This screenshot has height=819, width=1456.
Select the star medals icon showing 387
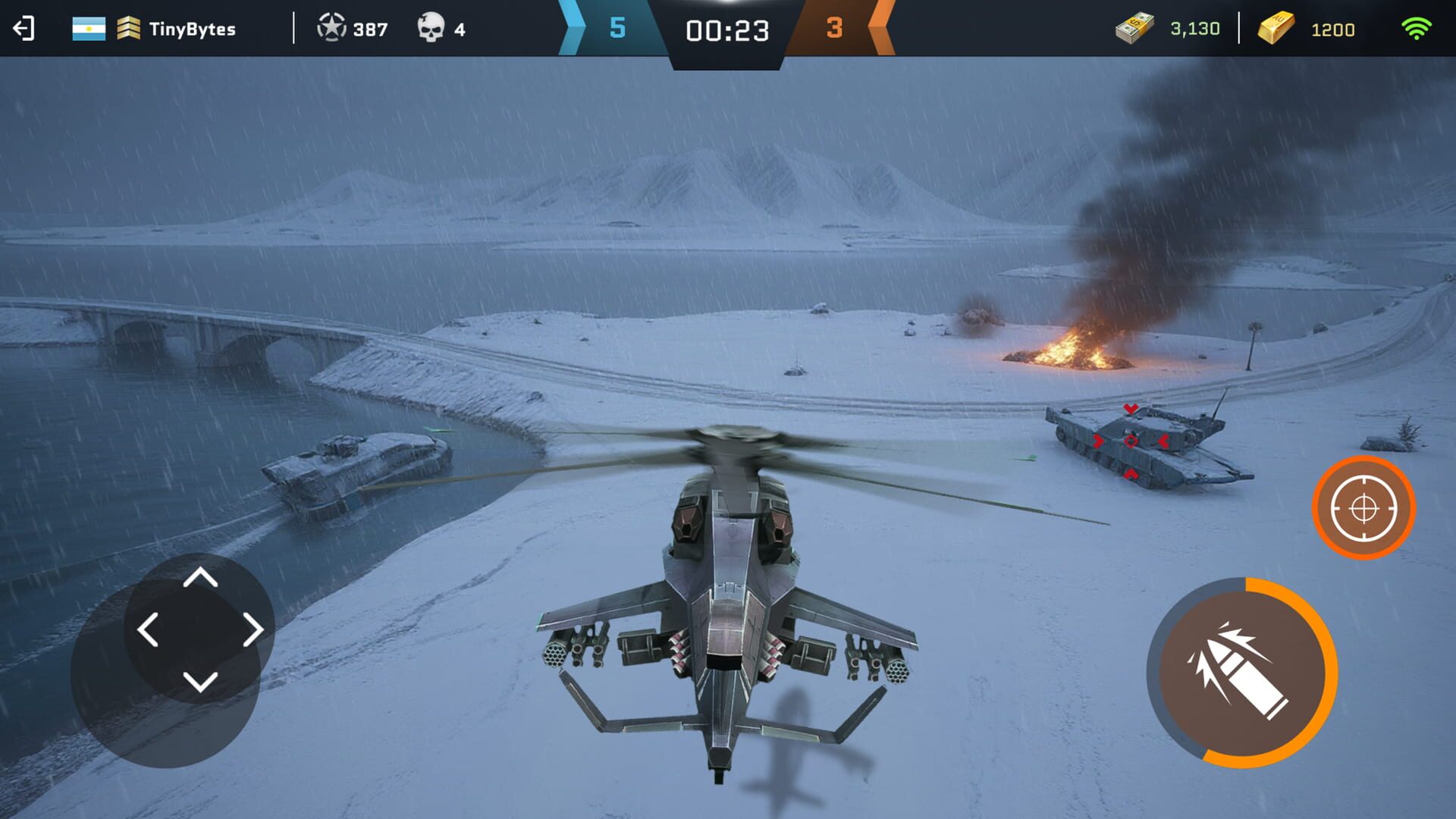(331, 29)
